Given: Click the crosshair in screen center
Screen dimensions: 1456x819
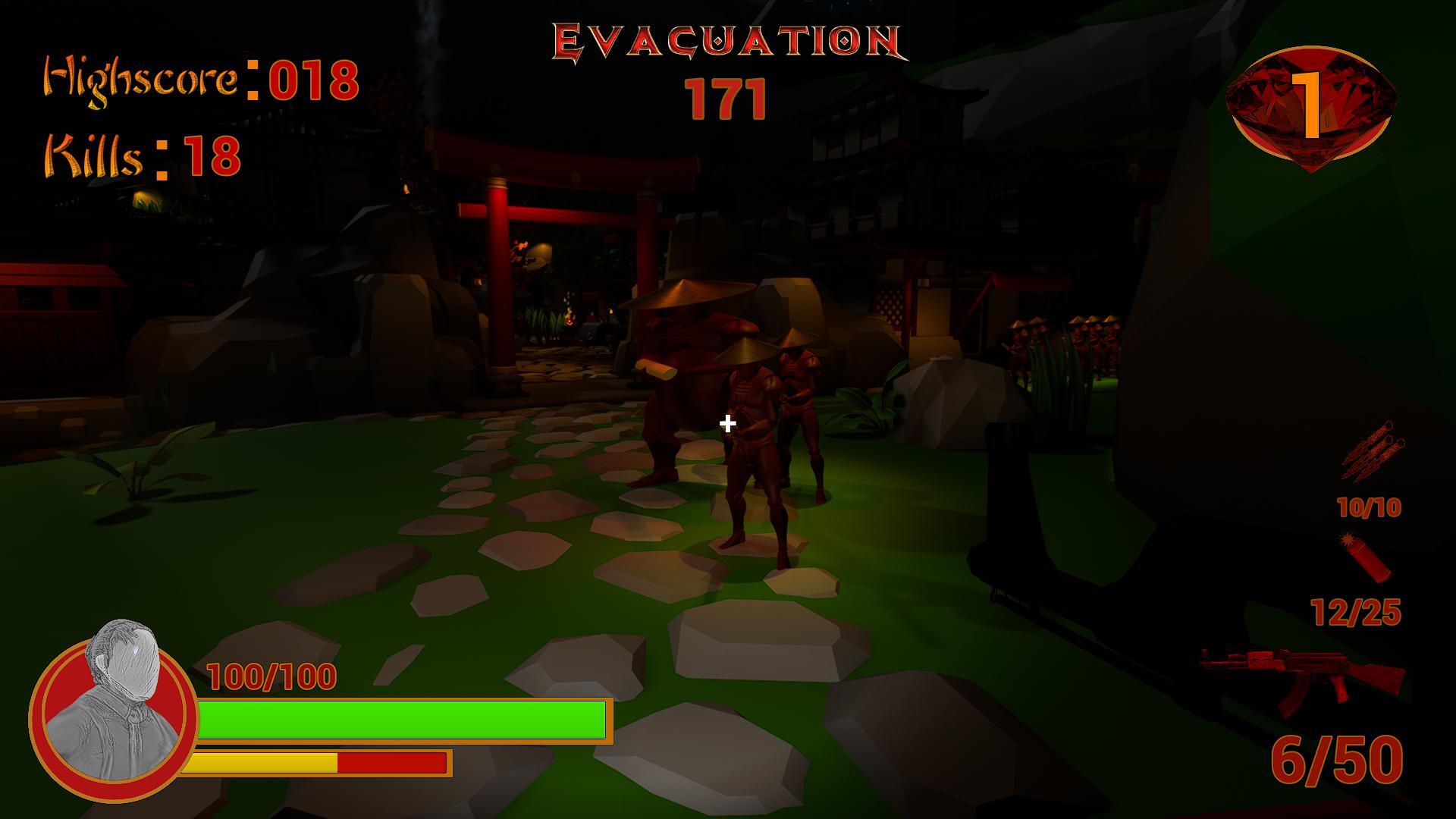Looking at the screenshot, I should [x=727, y=423].
